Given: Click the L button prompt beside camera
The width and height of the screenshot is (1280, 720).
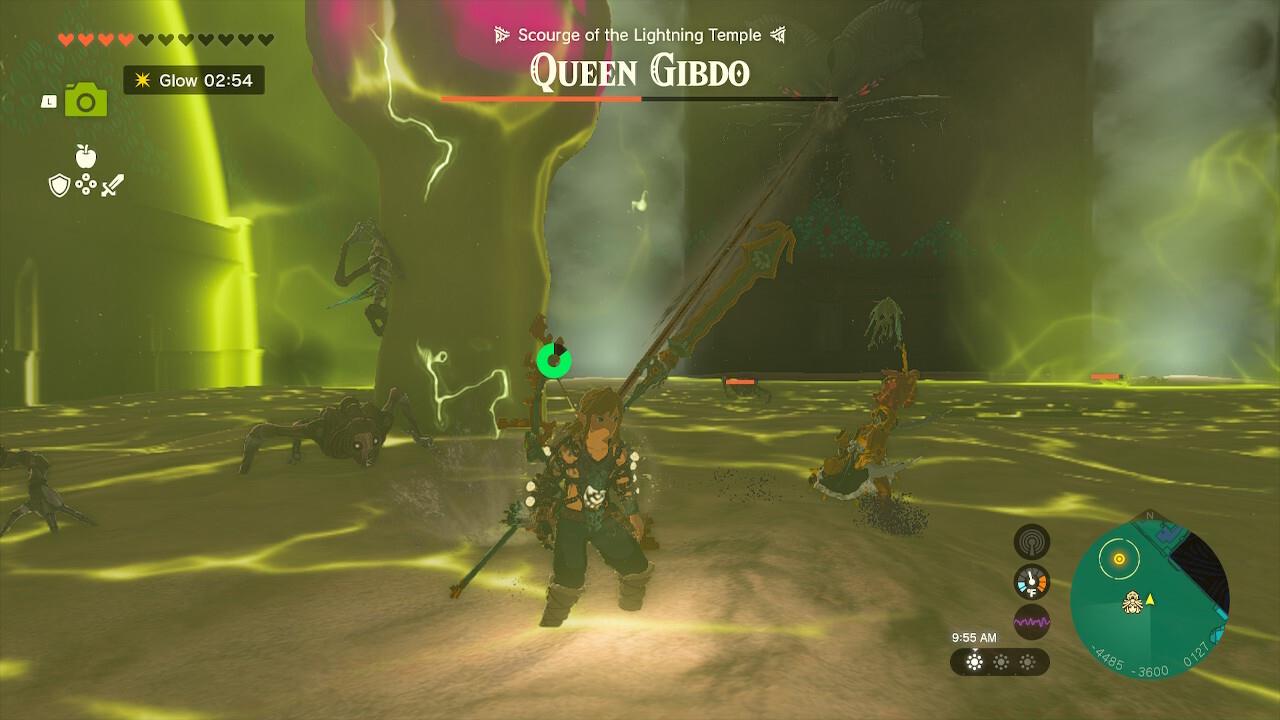Looking at the screenshot, I should (47, 101).
